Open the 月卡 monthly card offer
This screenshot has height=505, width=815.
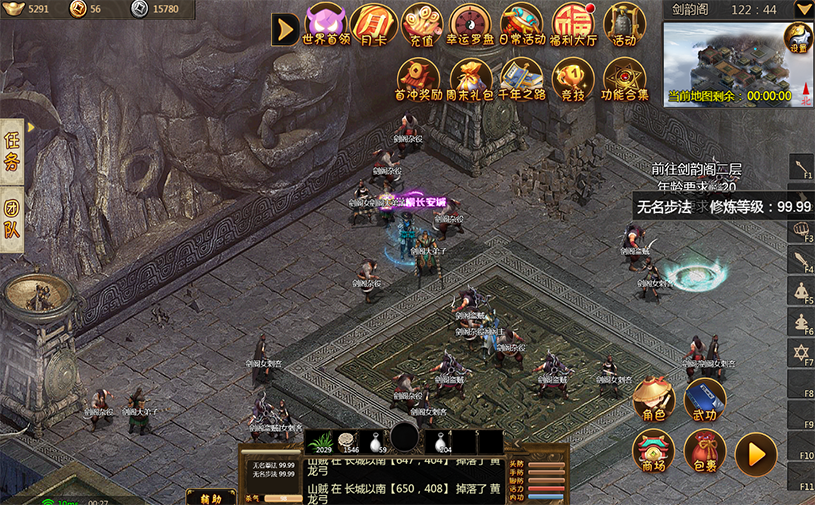point(374,24)
